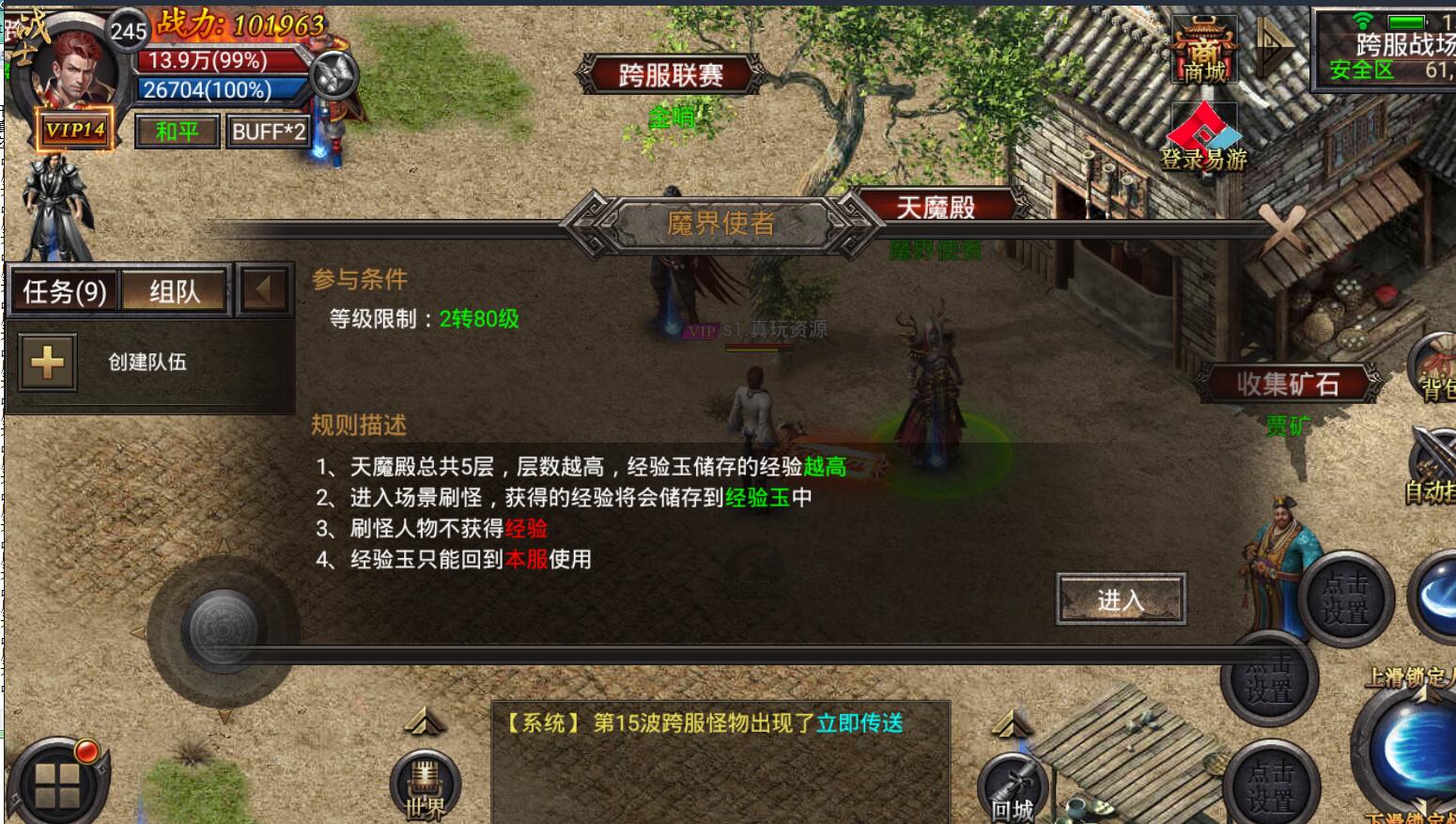Select the 收集矿石 ore collection label
This screenshot has width=1456, height=824.
point(1287,383)
